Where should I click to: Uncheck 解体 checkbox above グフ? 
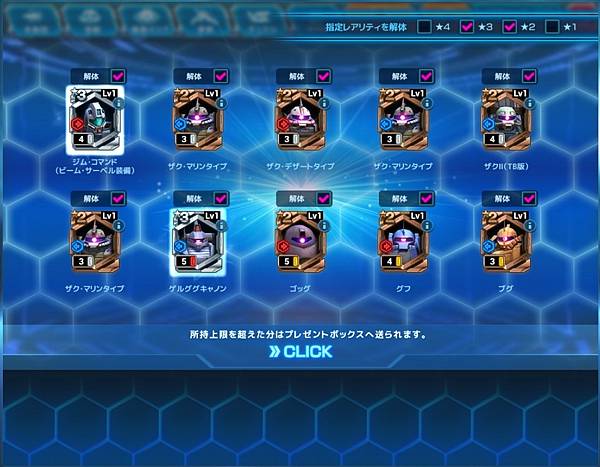pyautogui.click(x=426, y=199)
